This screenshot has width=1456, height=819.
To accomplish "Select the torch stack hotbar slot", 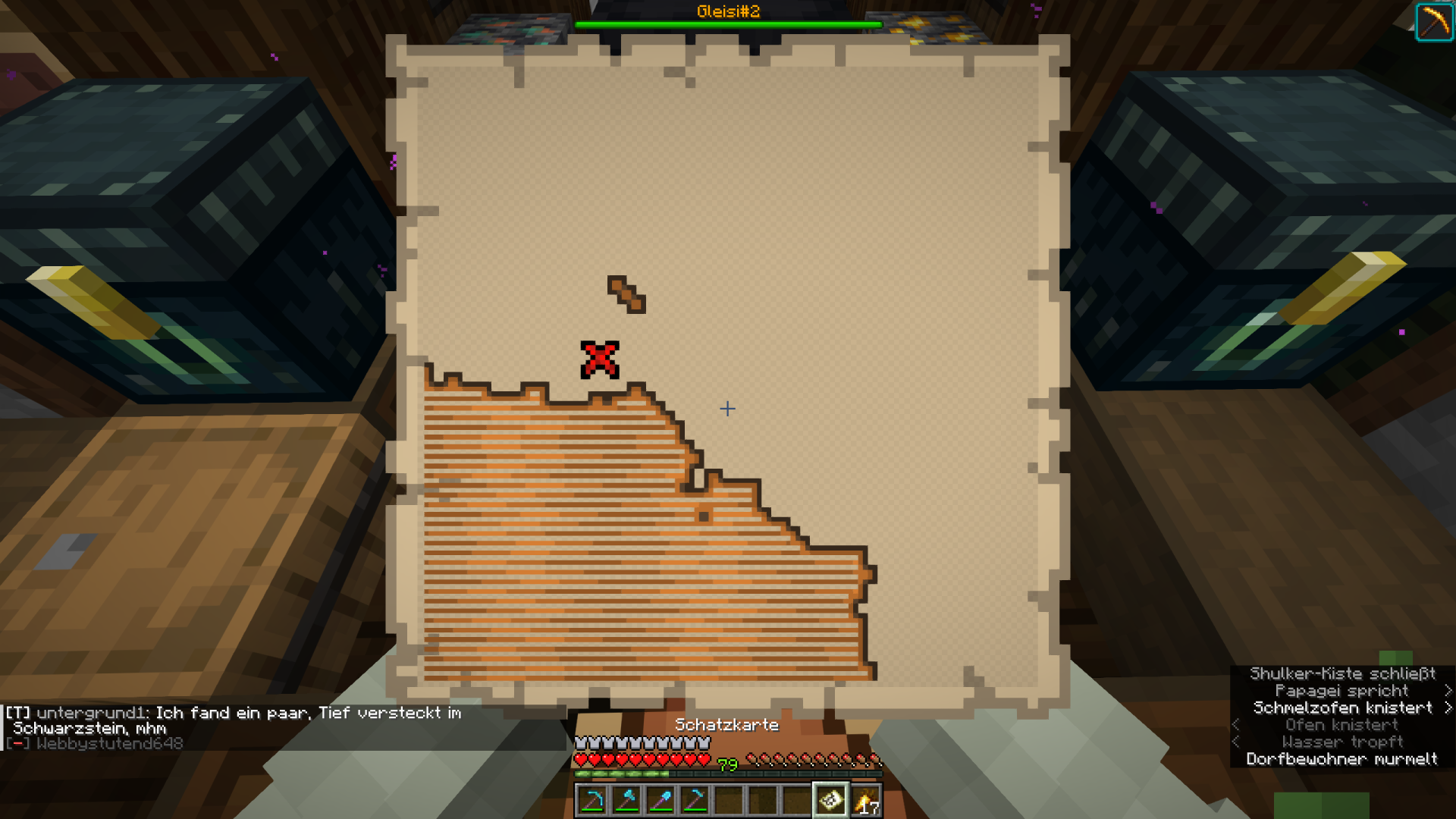I will [865, 800].
